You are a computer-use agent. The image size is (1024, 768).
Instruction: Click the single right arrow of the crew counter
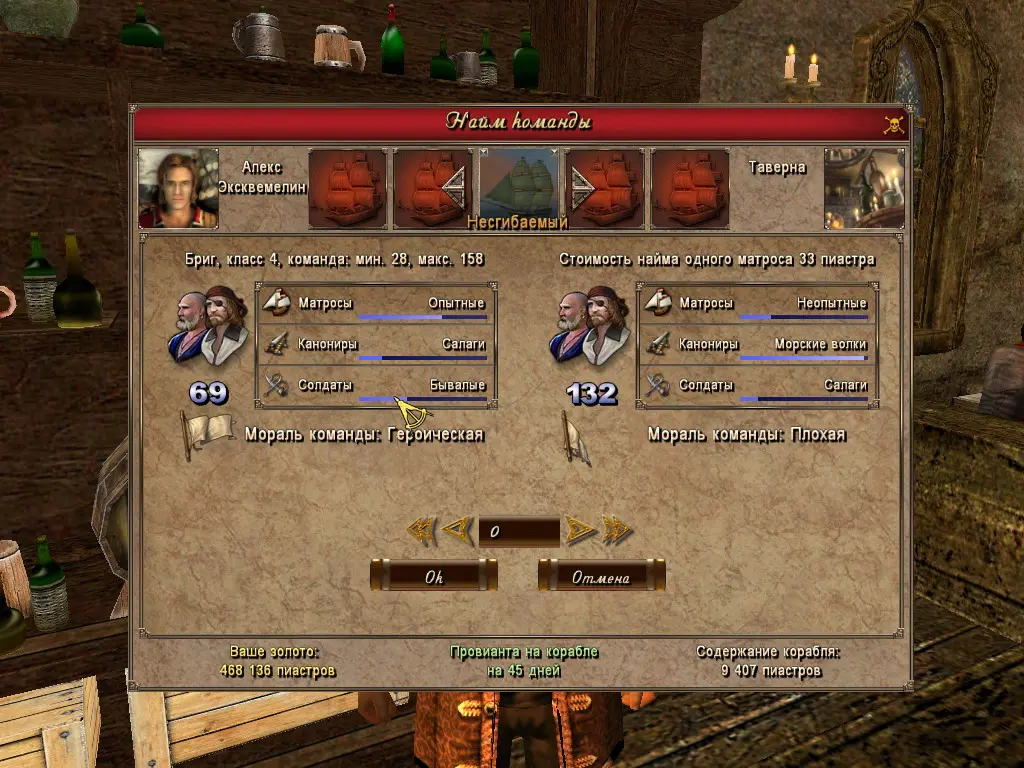[x=579, y=530]
